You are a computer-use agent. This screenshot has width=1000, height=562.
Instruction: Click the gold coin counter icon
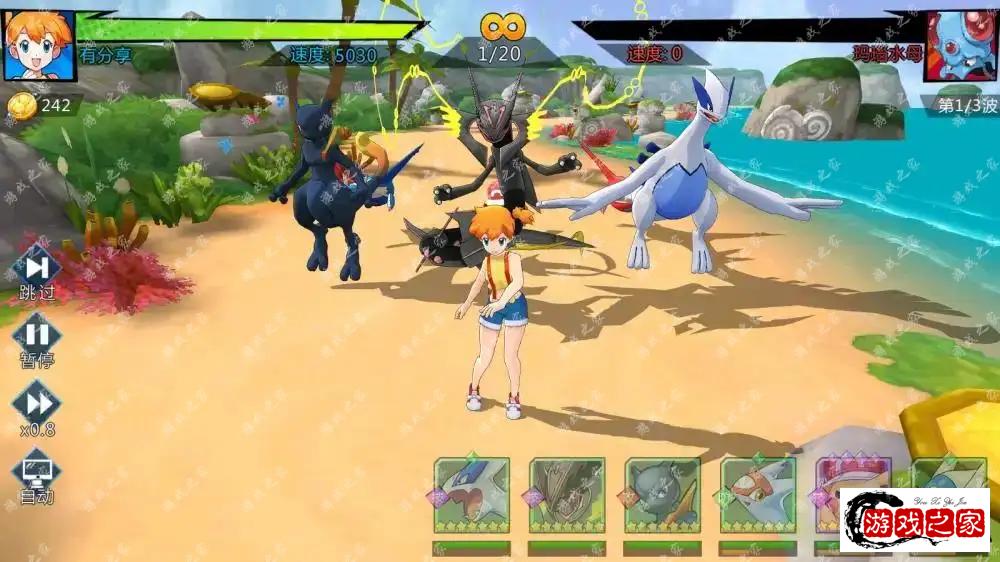click(23, 105)
